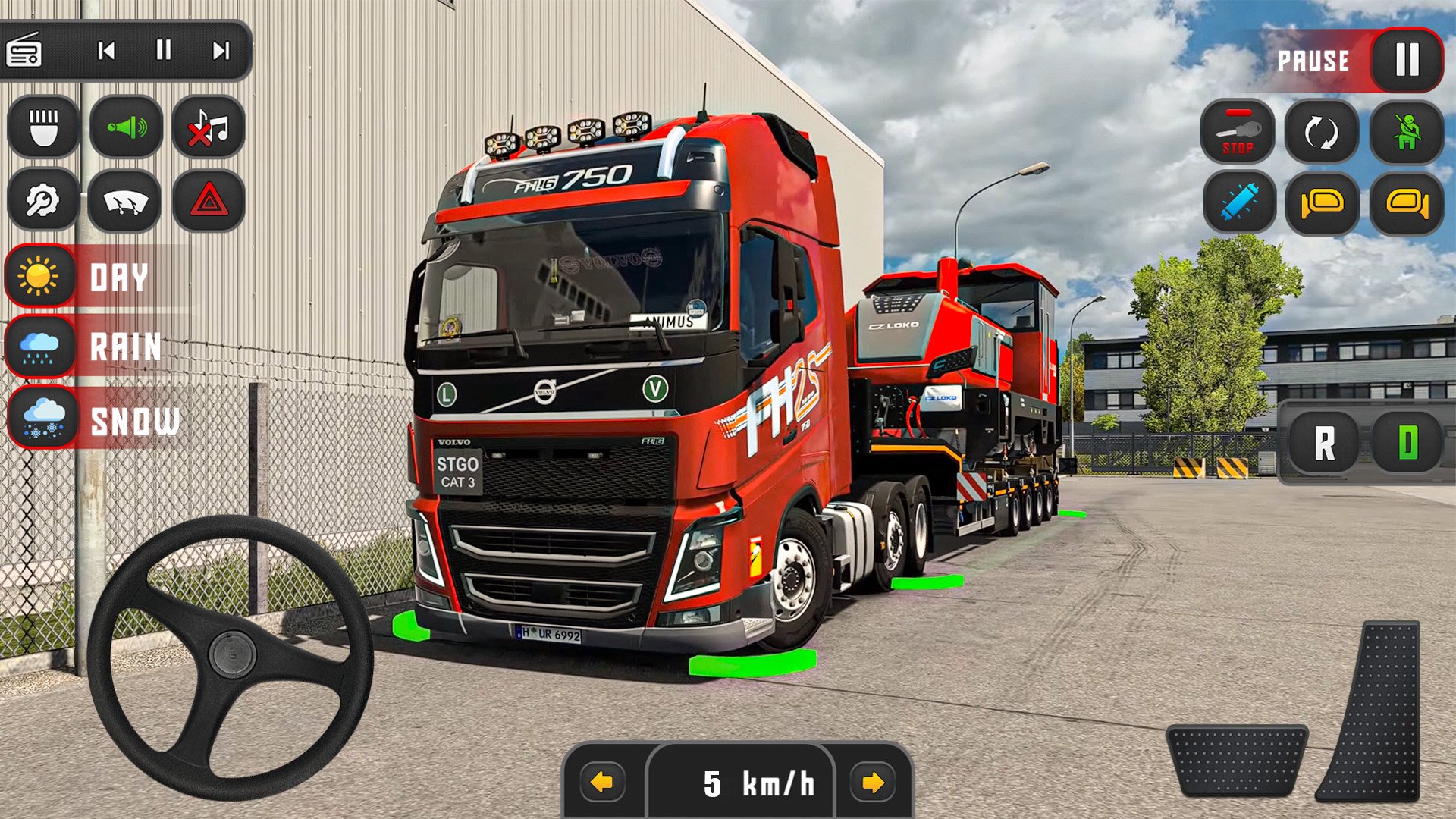This screenshot has width=1456, height=819.
Task: Skip to the next radio track
Action: pyautogui.click(x=221, y=51)
